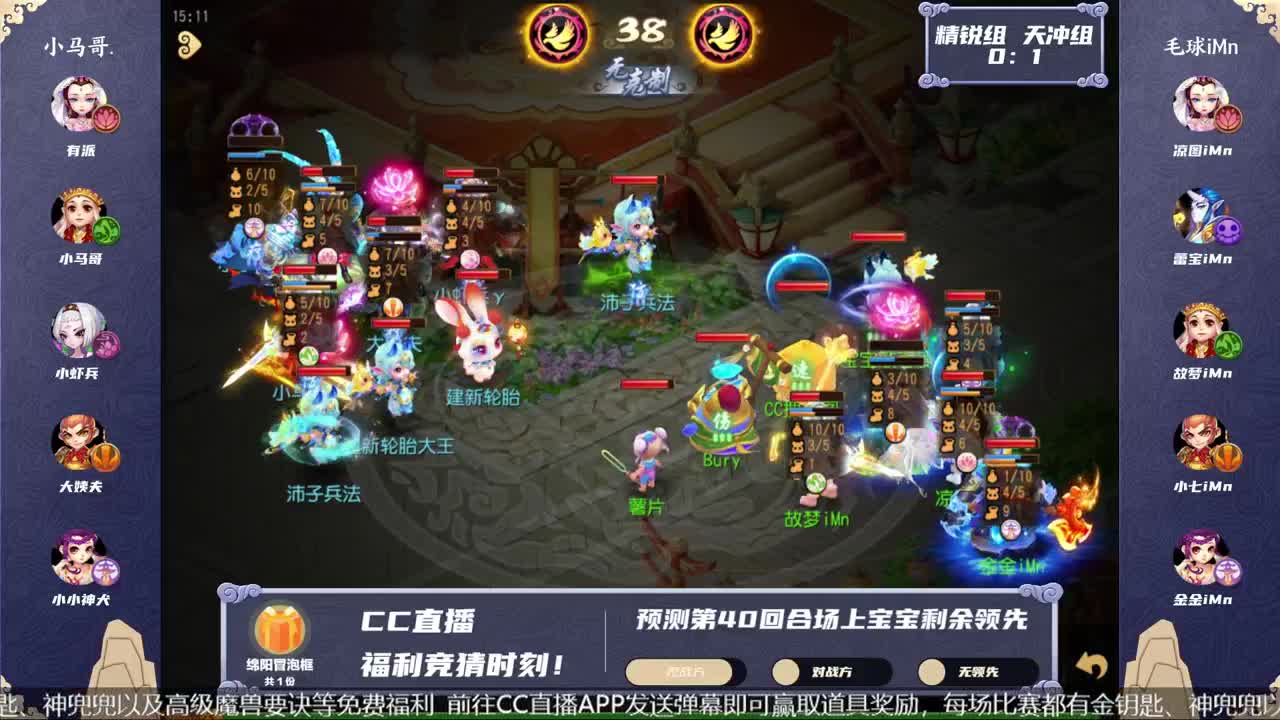Select the highlighted leftmost betting option
1280x720 pixels.
pos(682,672)
